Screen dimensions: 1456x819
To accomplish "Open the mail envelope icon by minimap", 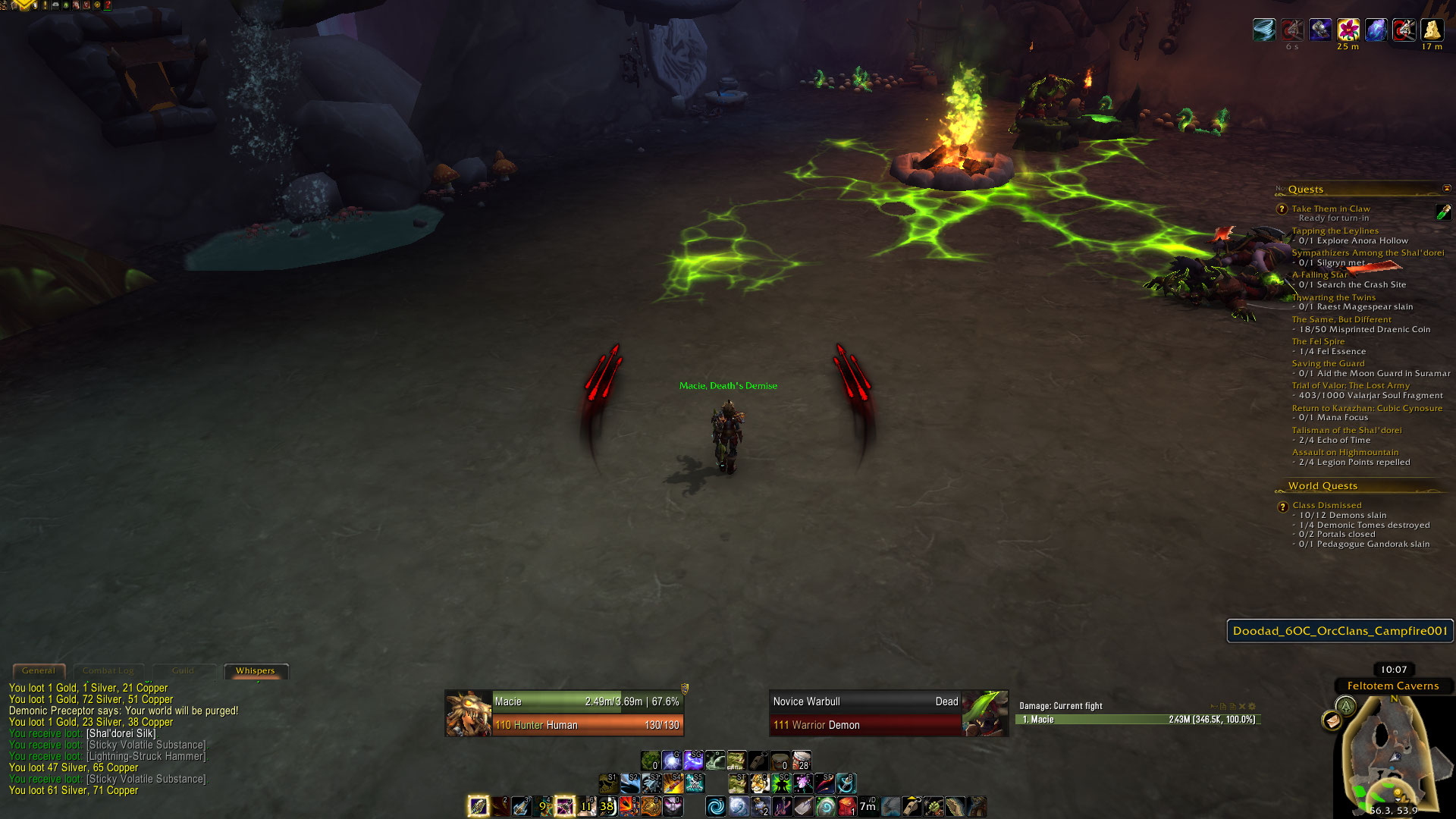I will pos(1332,720).
